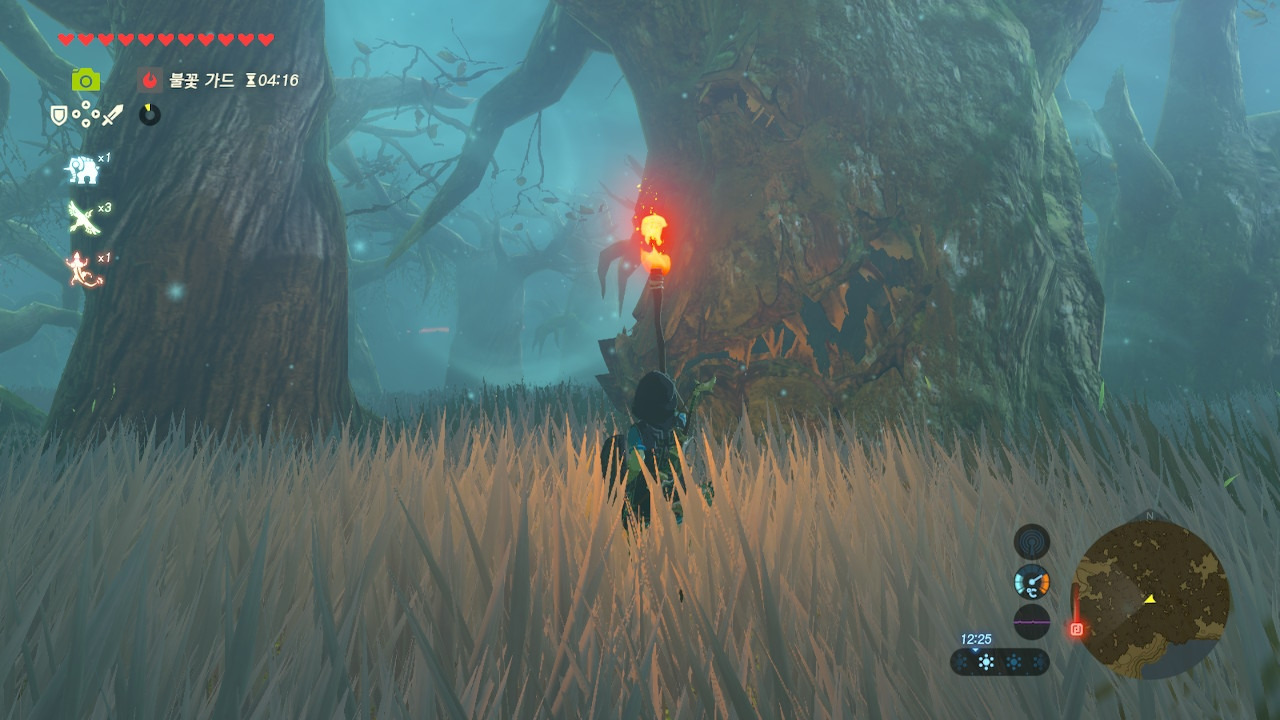Activate the green bird champion ability
The height and width of the screenshot is (720, 1280).
point(82,218)
